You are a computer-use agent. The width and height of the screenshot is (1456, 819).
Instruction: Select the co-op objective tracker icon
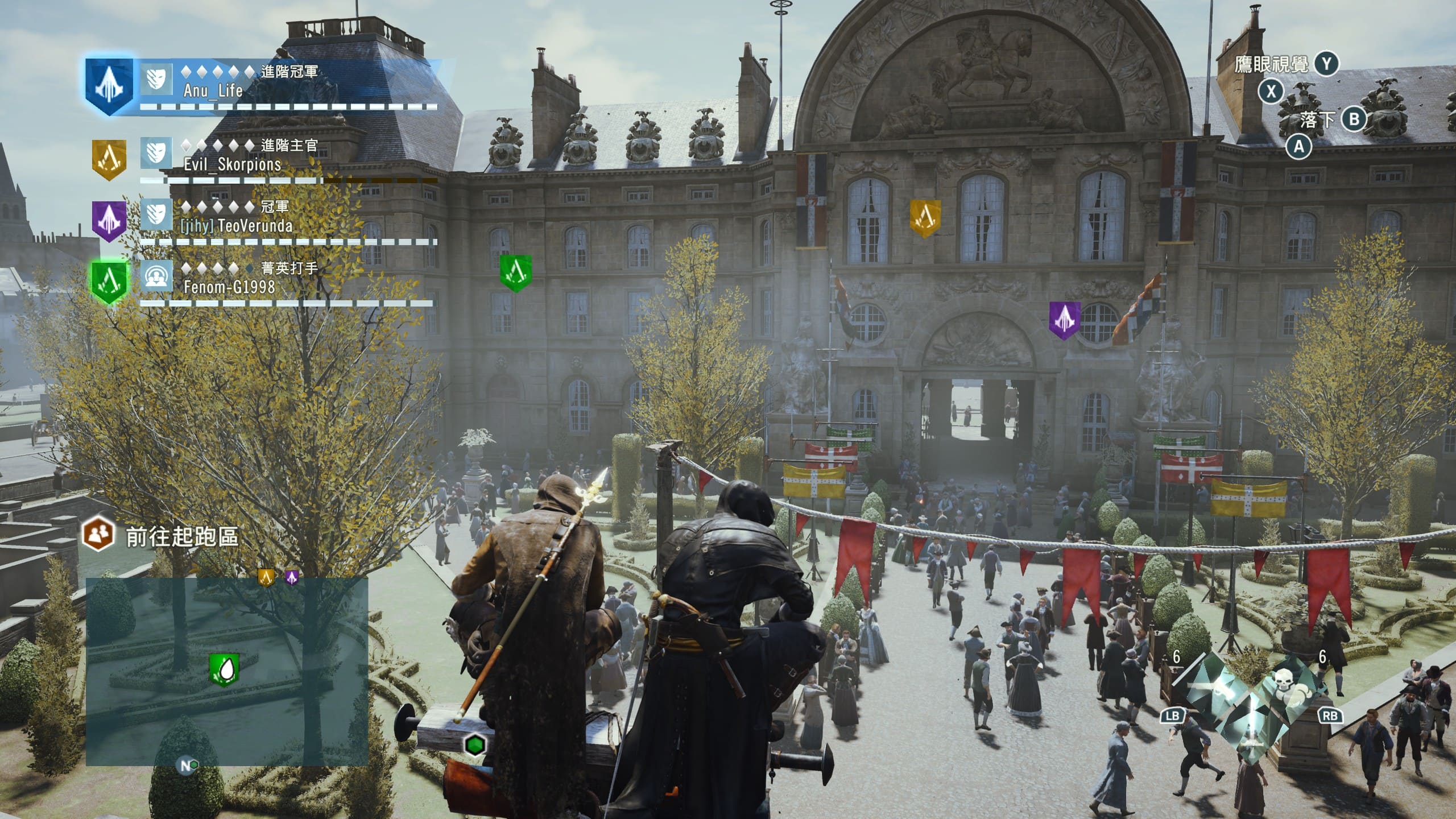pos(98,534)
